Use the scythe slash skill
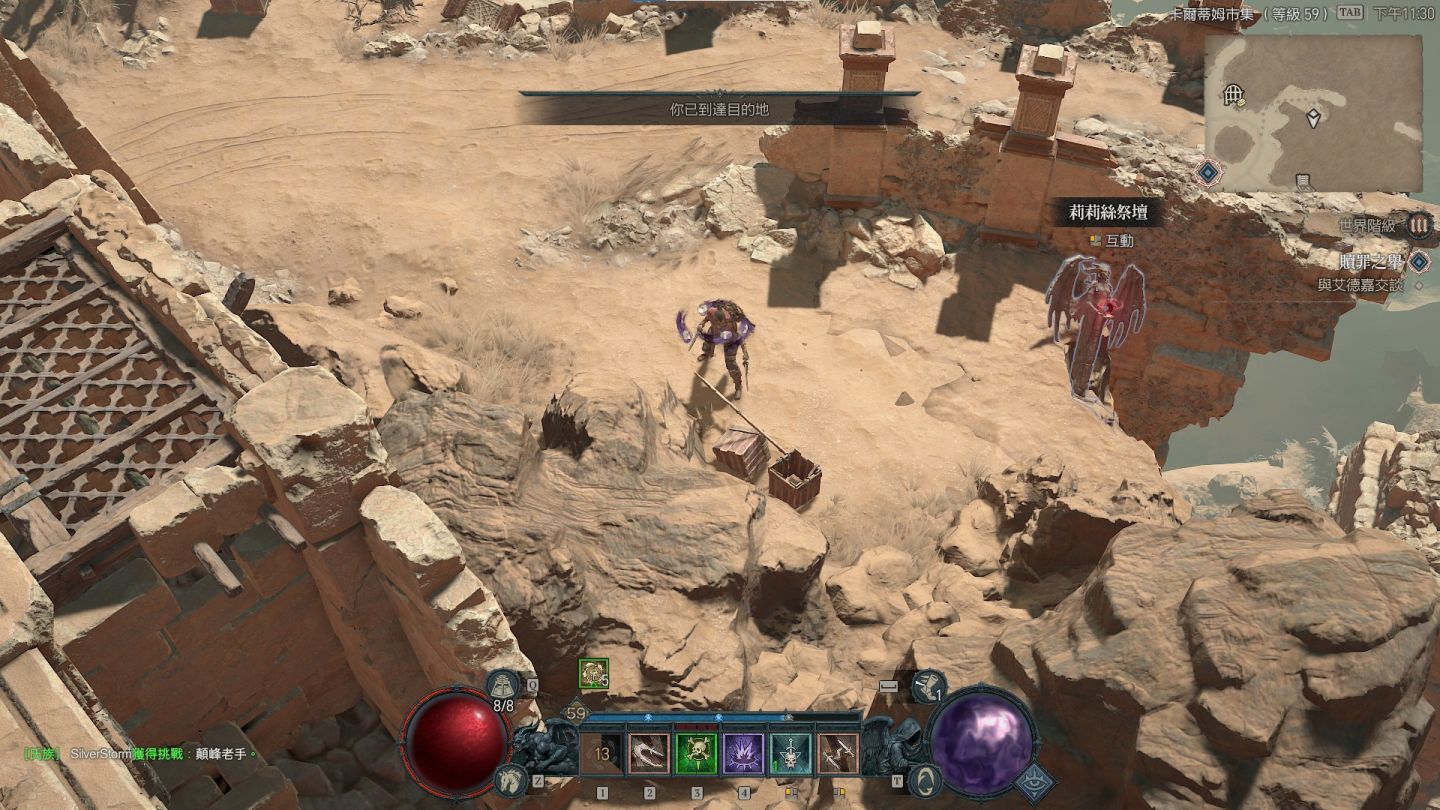This screenshot has width=1440, height=810. [648, 754]
